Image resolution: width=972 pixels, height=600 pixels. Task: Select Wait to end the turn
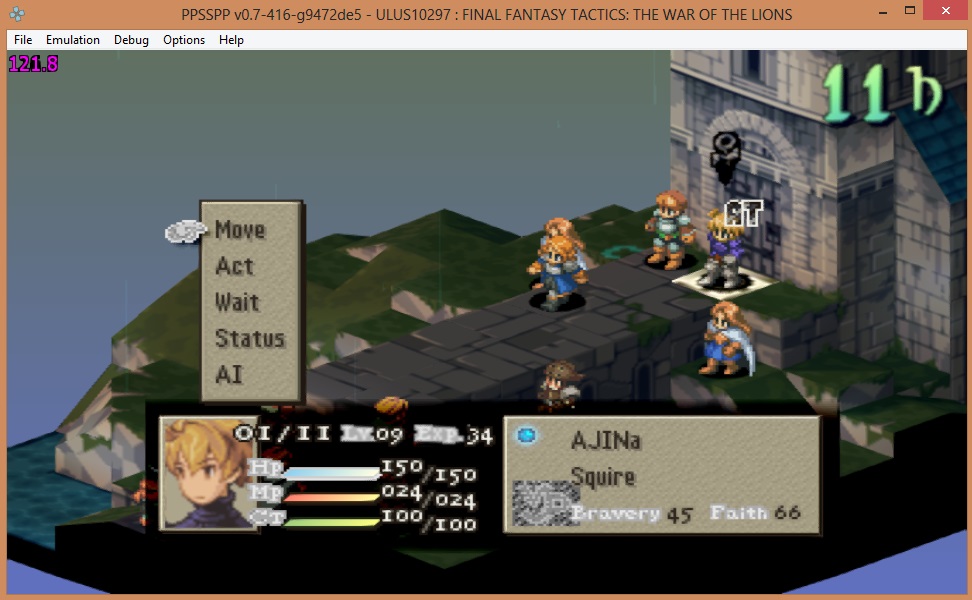tap(237, 302)
